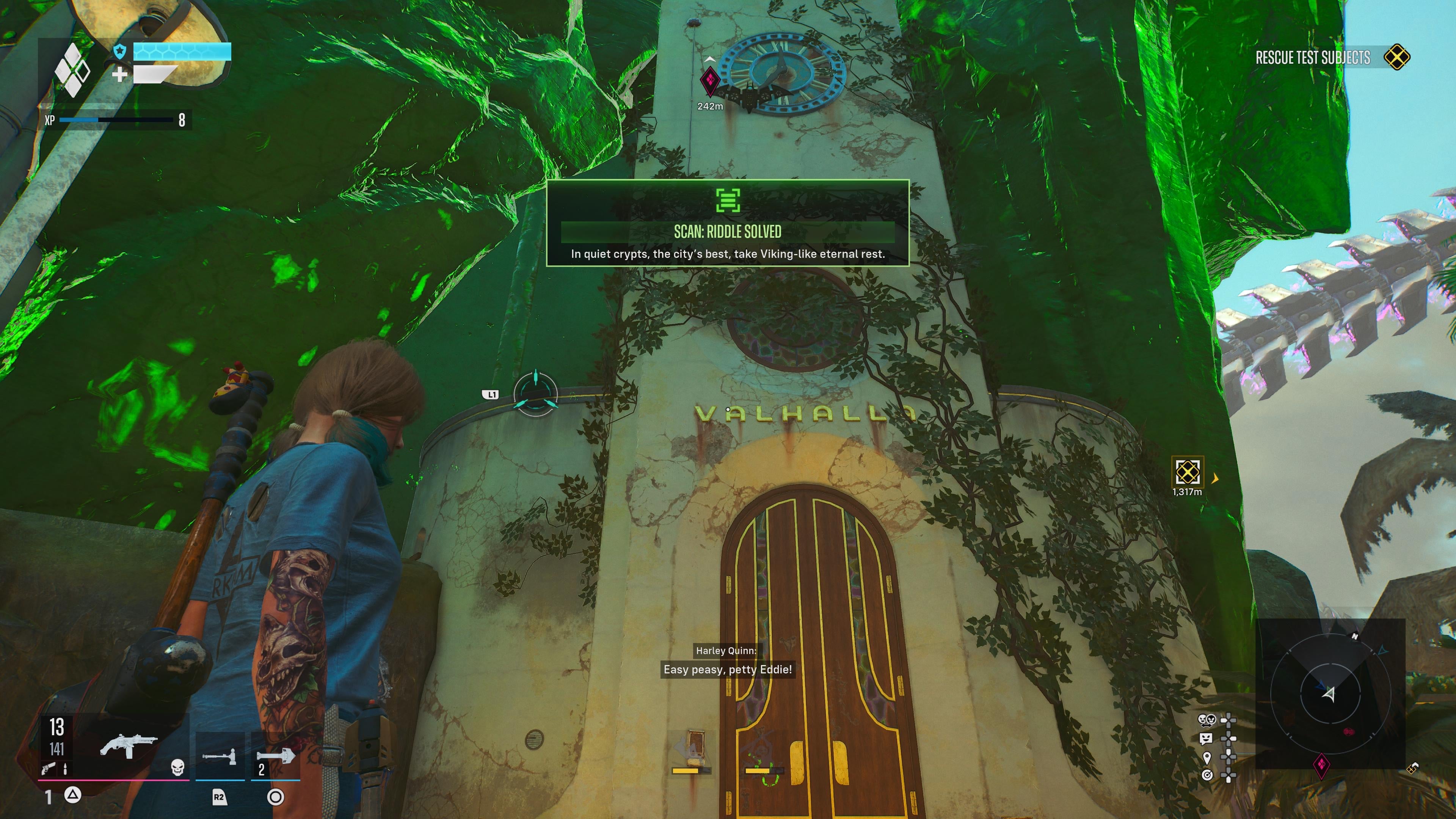Click the map pin shortcut icon
Image resolution: width=1456 pixels, height=819 pixels.
point(1207,757)
